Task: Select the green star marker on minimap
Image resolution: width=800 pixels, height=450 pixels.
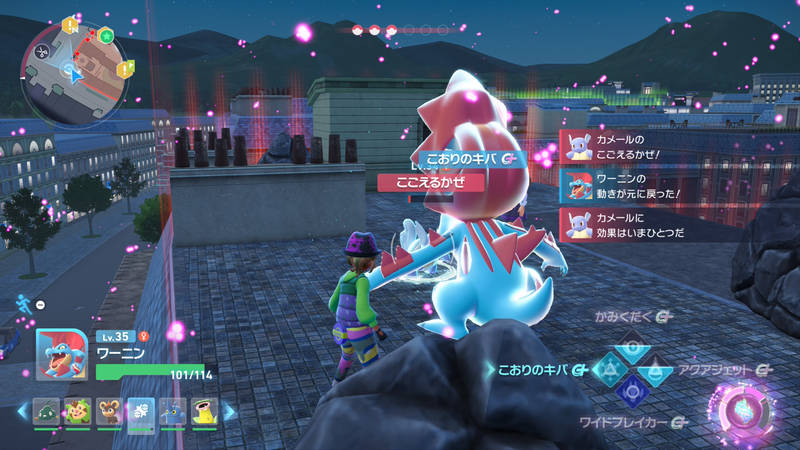Action: pyautogui.click(x=106, y=35)
